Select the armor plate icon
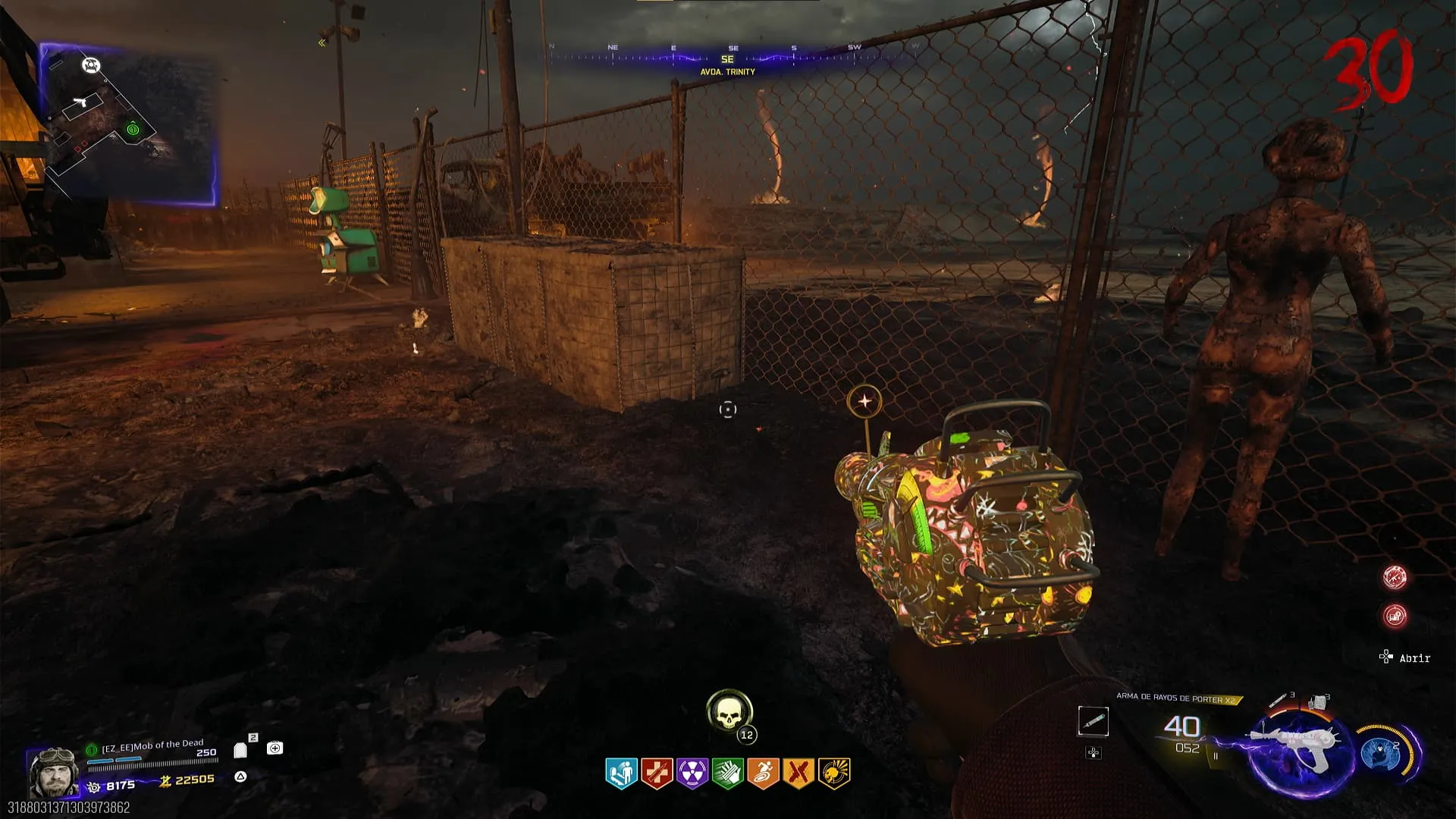 pos(241,750)
